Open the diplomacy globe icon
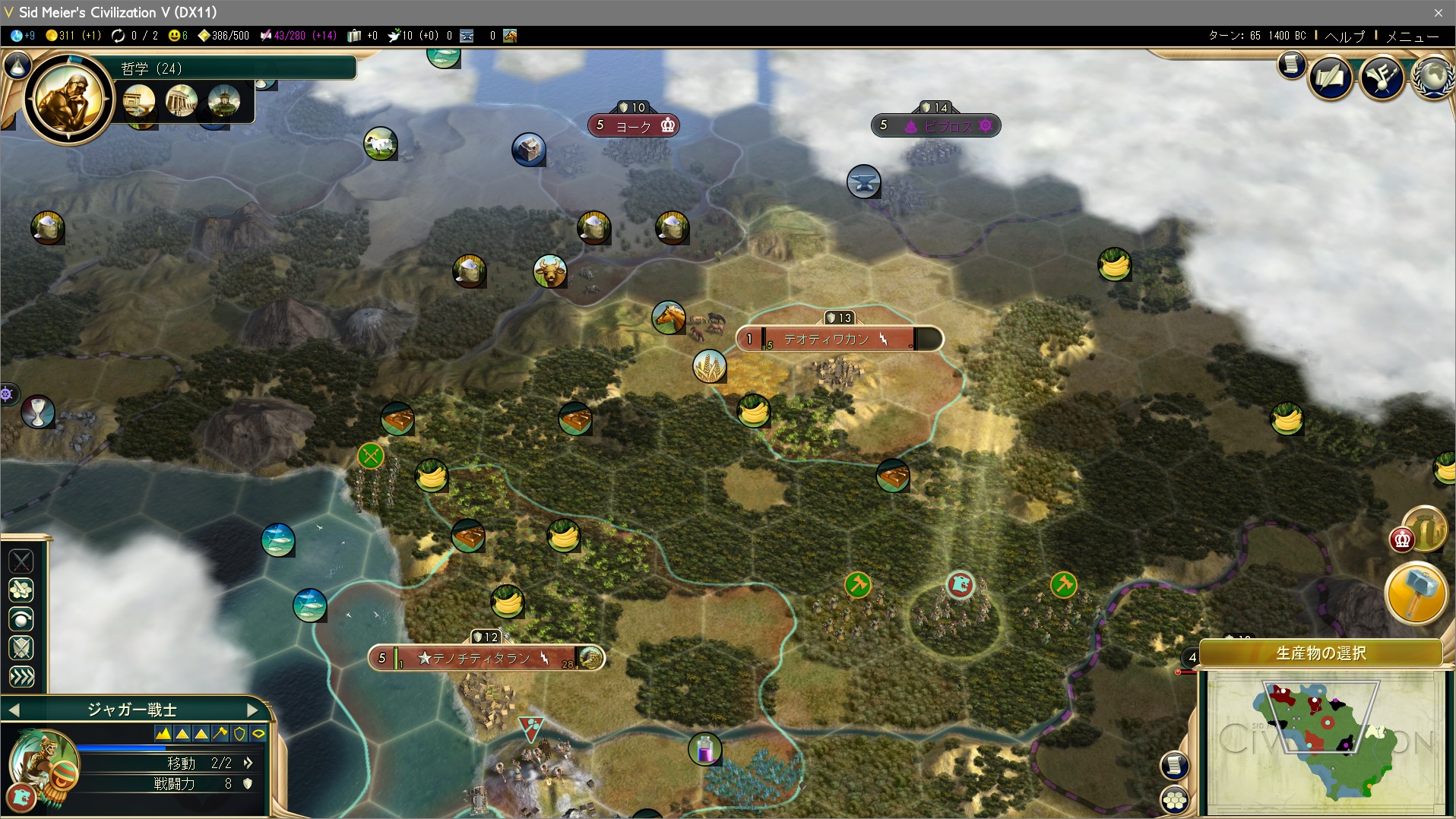 tap(1433, 77)
